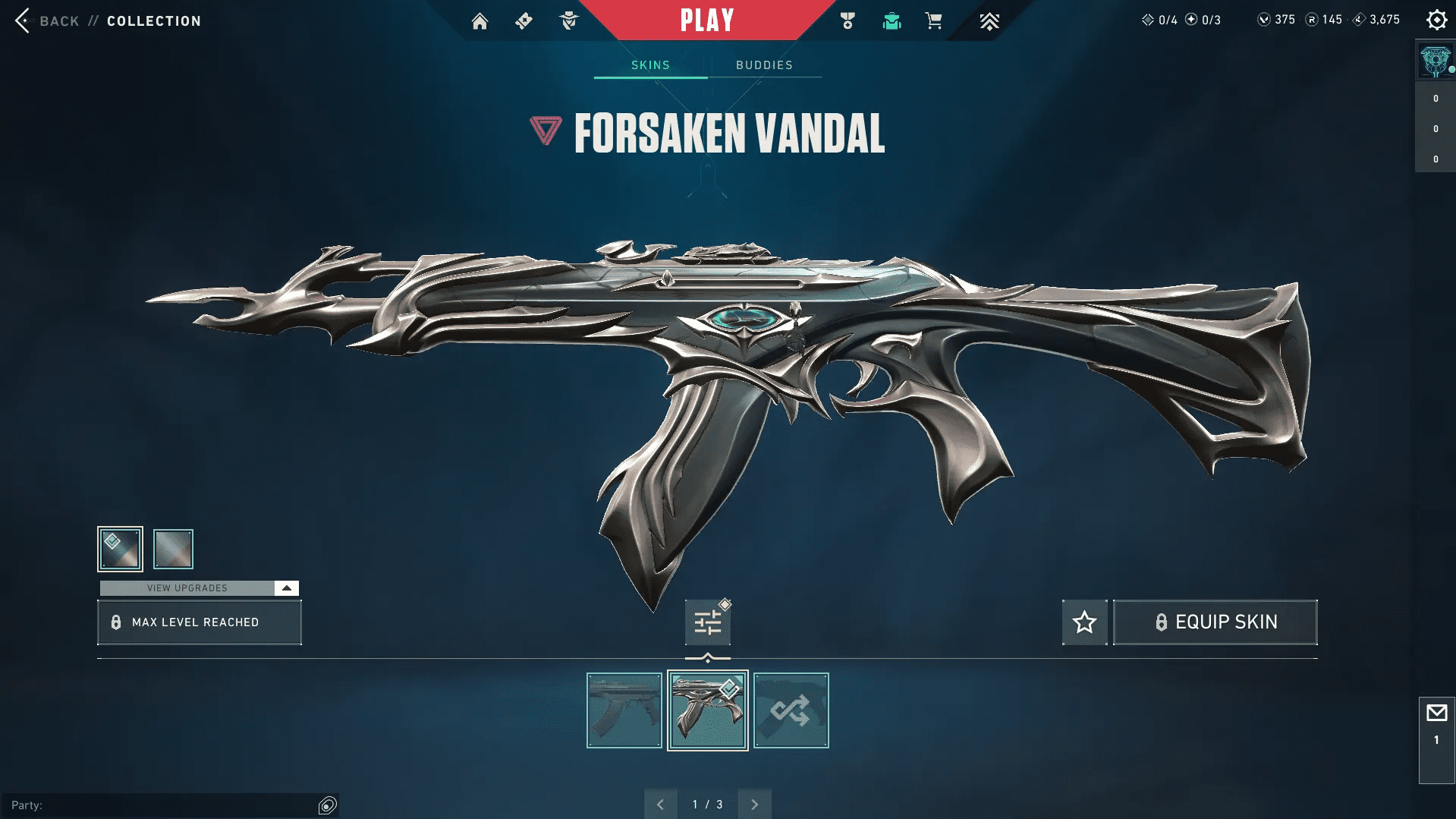
Task: Advance to the next page with right chevron
Action: 754,803
